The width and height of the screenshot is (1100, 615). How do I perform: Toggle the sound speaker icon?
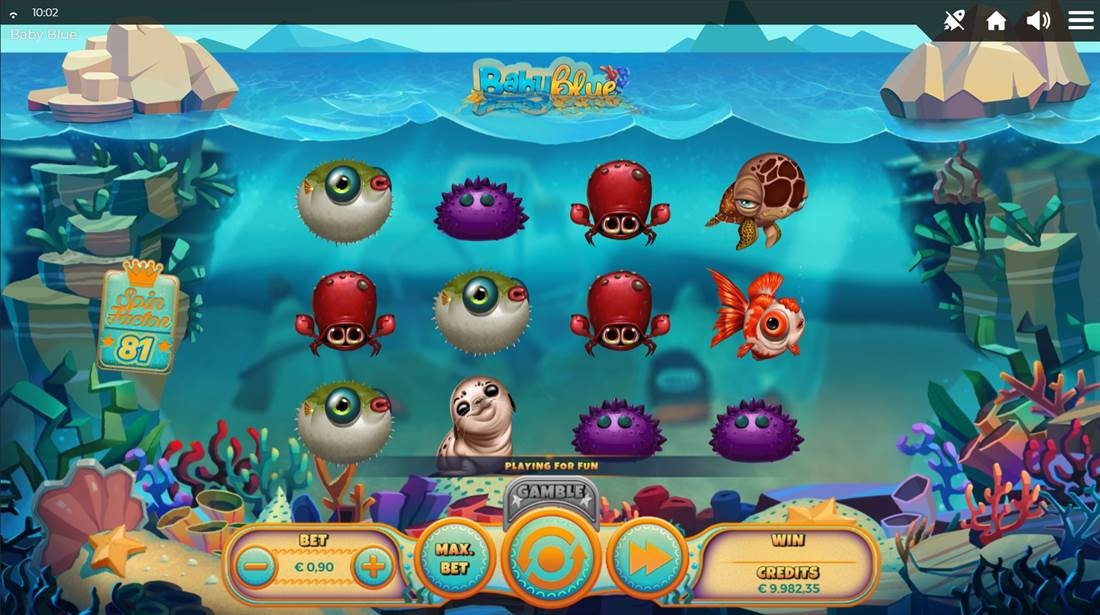click(x=1038, y=20)
